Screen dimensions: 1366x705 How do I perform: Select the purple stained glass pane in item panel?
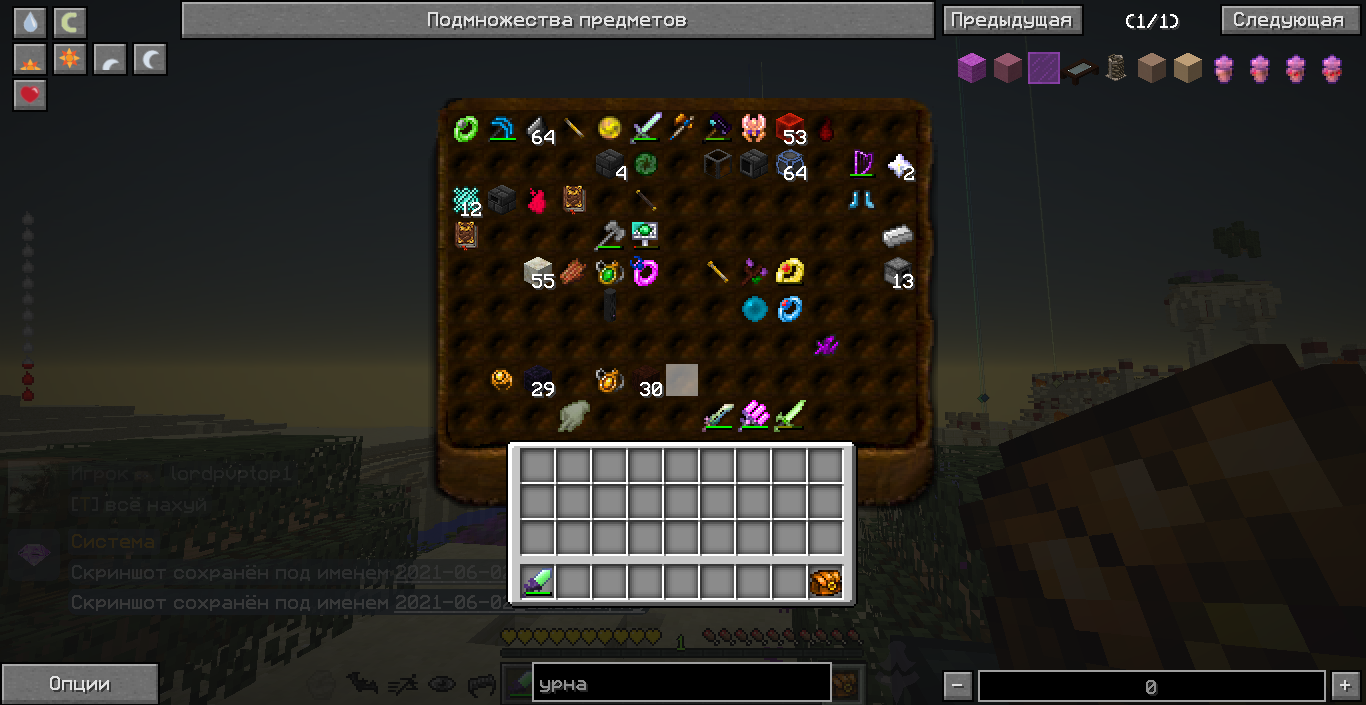tap(1044, 68)
